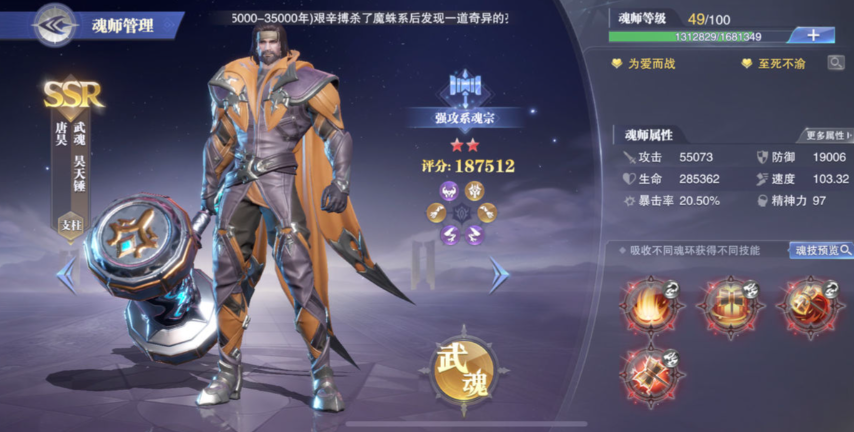The height and width of the screenshot is (432, 854).
Task: Switch to the previous soul master with left arrow
Action: 65,274
